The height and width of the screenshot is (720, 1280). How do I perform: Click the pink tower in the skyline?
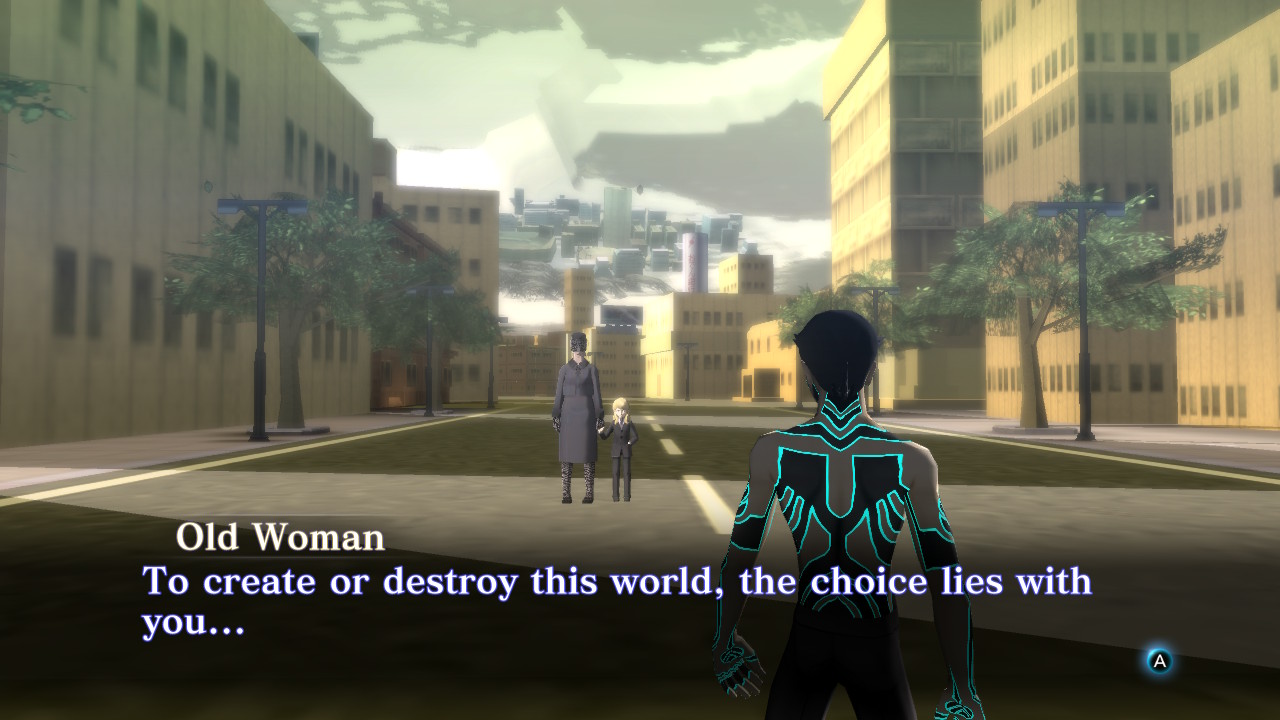692,260
